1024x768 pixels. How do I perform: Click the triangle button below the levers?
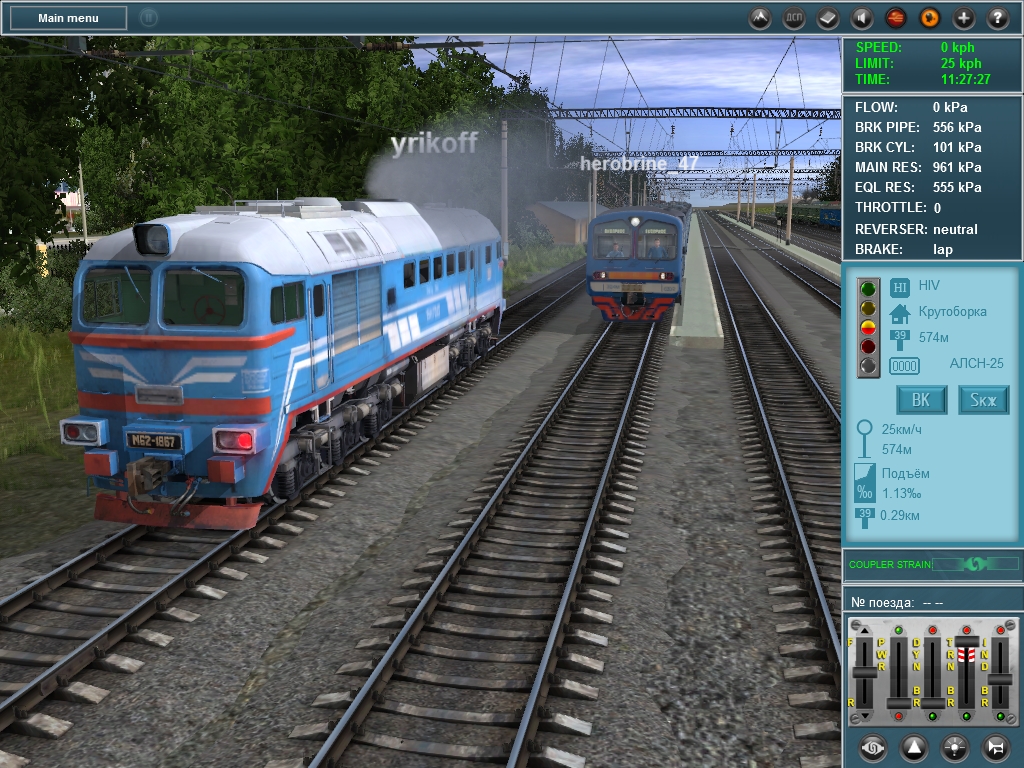click(x=914, y=747)
